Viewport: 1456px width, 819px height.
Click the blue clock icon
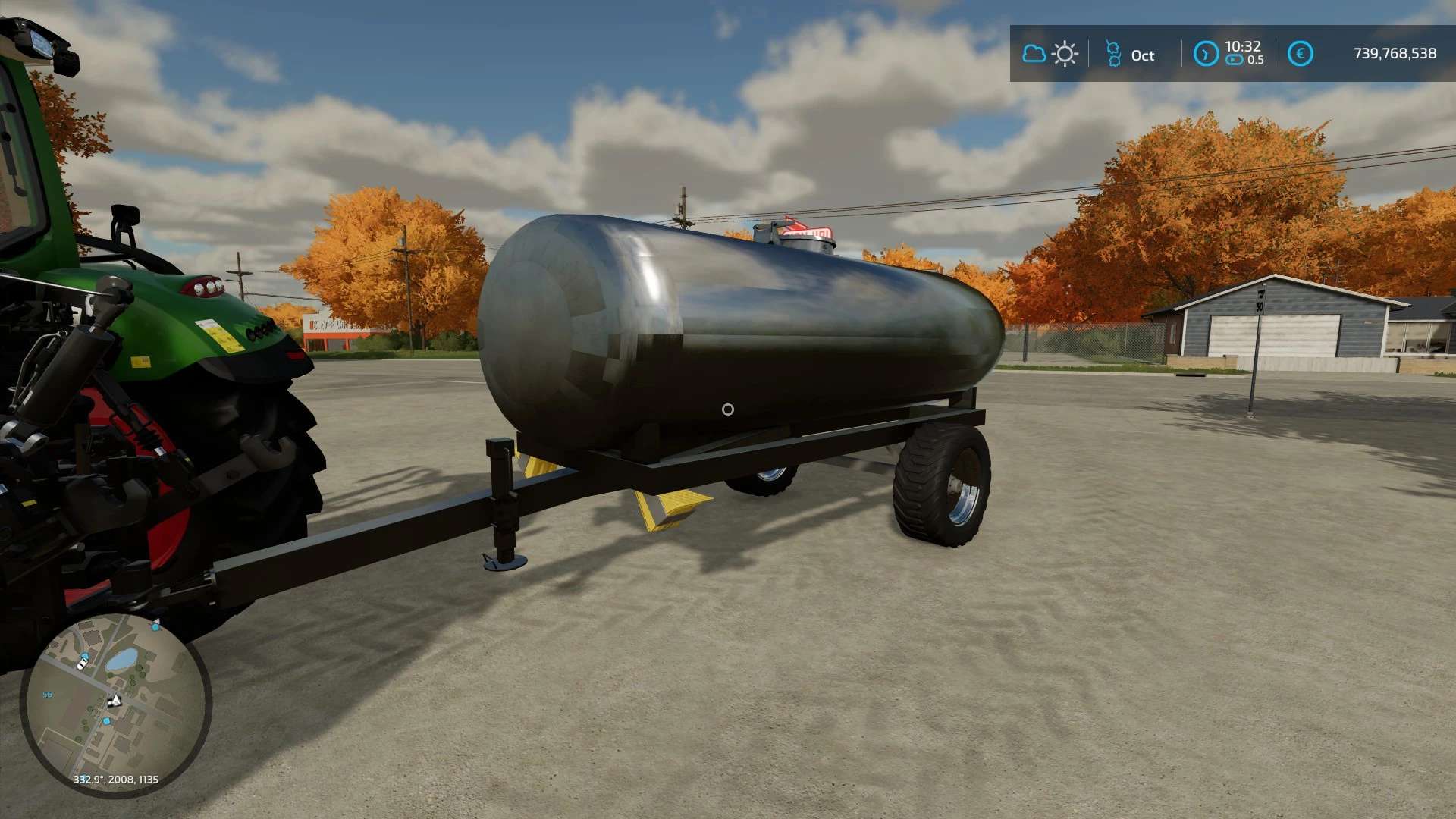[x=1205, y=54]
